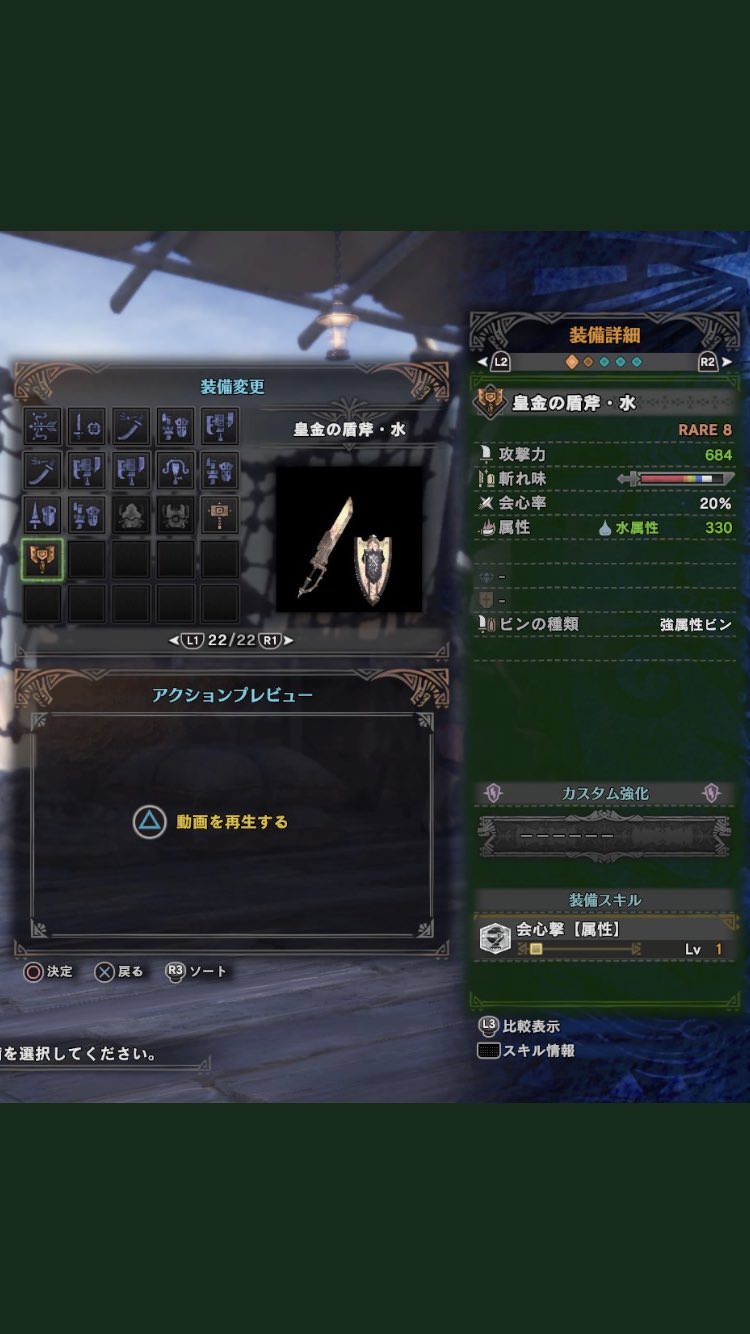Screen dimensions: 750x1334
Task: Choose the bow weapon slot
Action: pyautogui.click(x=43, y=427)
